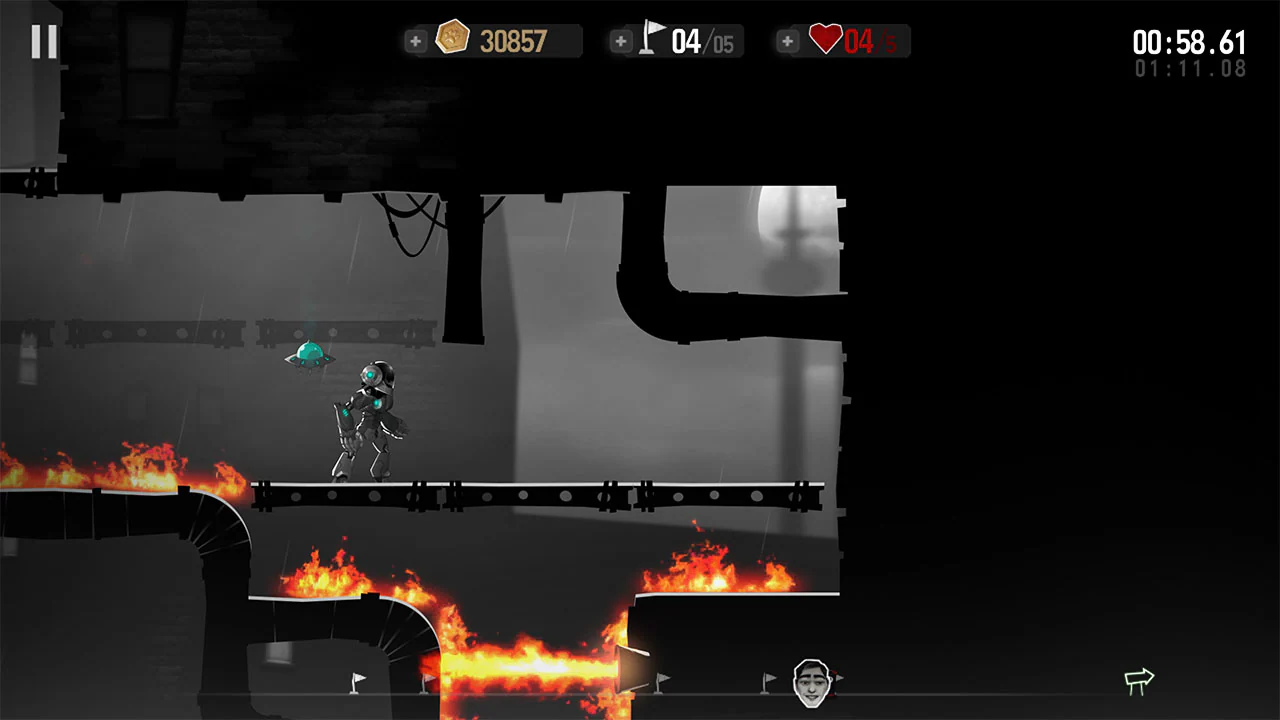
Task: Click the red heart health icon
Action: click(825, 38)
